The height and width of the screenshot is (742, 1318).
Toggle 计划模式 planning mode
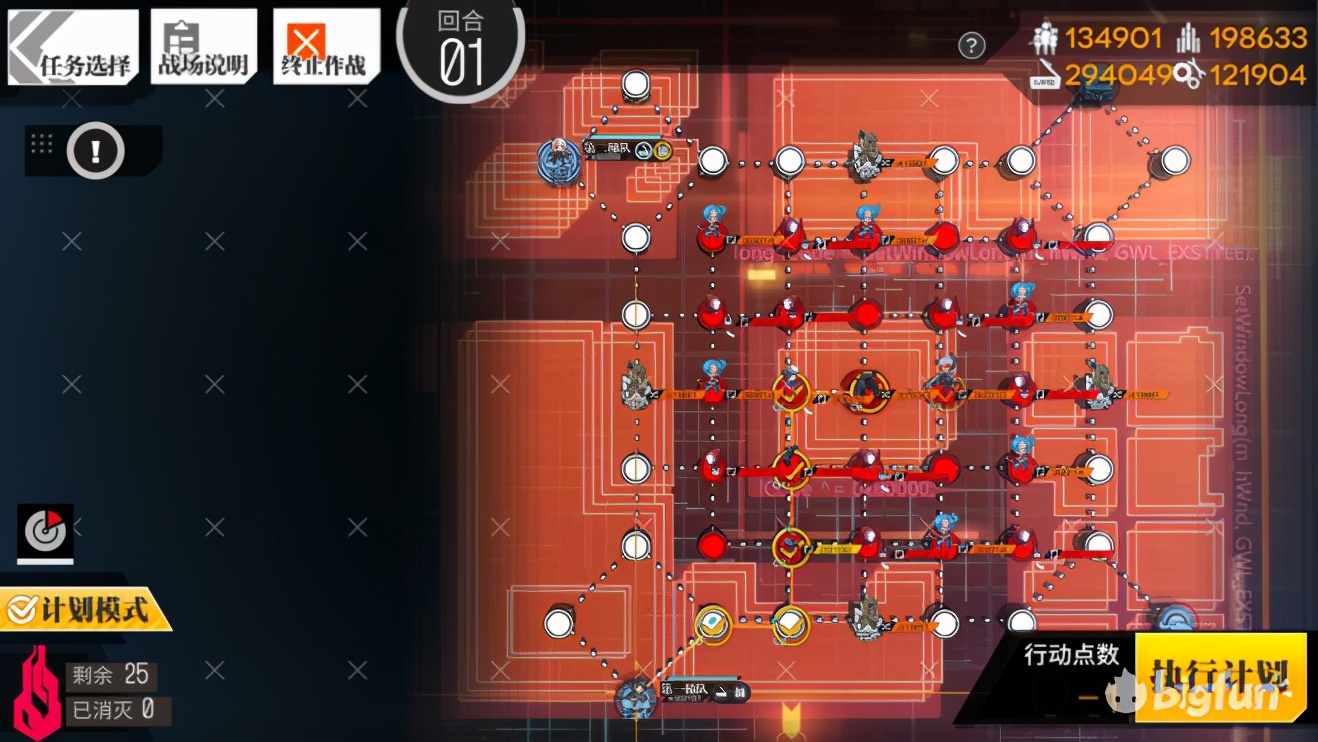point(84,608)
